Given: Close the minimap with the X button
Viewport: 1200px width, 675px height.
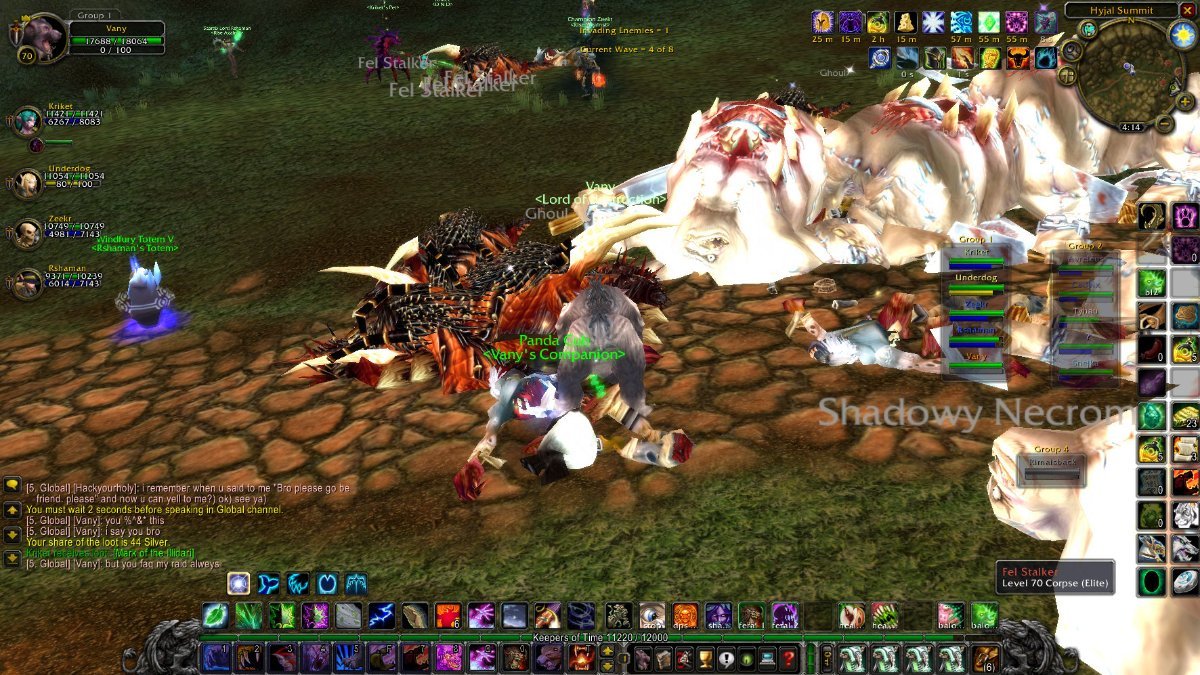Looking at the screenshot, I should [1187, 10].
